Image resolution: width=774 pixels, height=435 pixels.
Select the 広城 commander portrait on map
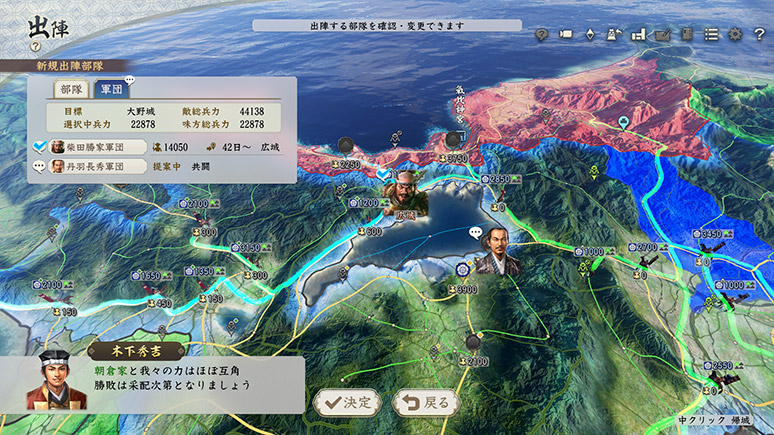(x=403, y=193)
